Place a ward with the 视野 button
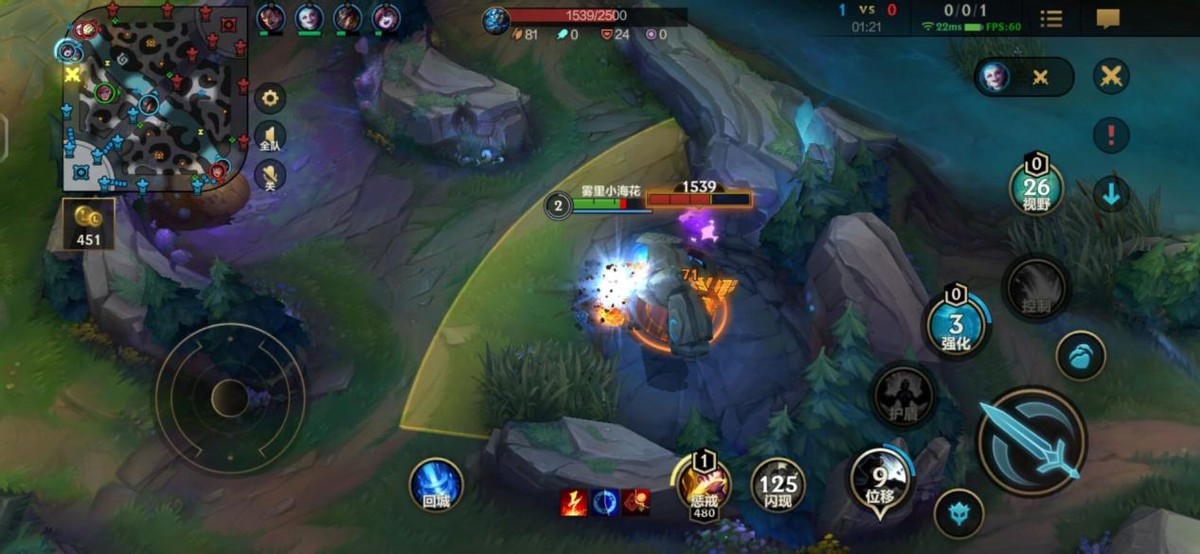Image resolution: width=1200 pixels, height=554 pixels. point(1036,186)
